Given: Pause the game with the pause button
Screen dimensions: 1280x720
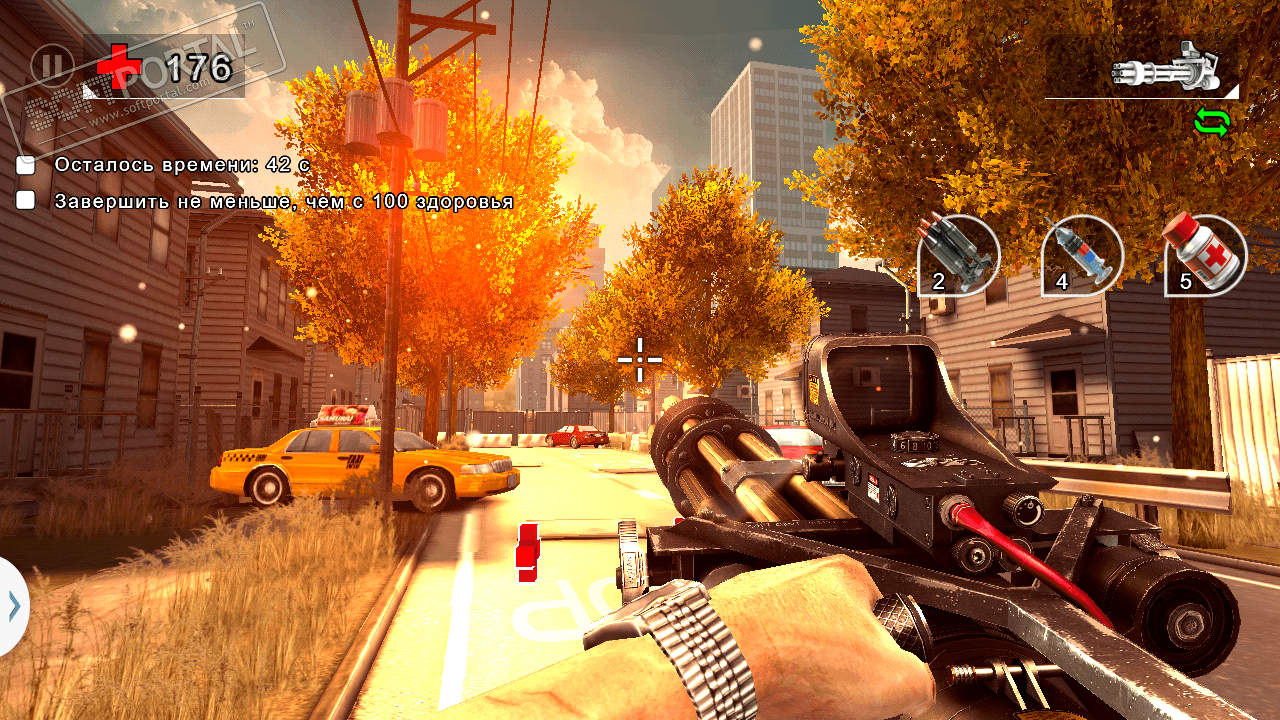Looking at the screenshot, I should pyautogui.click(x=52, y=67).
